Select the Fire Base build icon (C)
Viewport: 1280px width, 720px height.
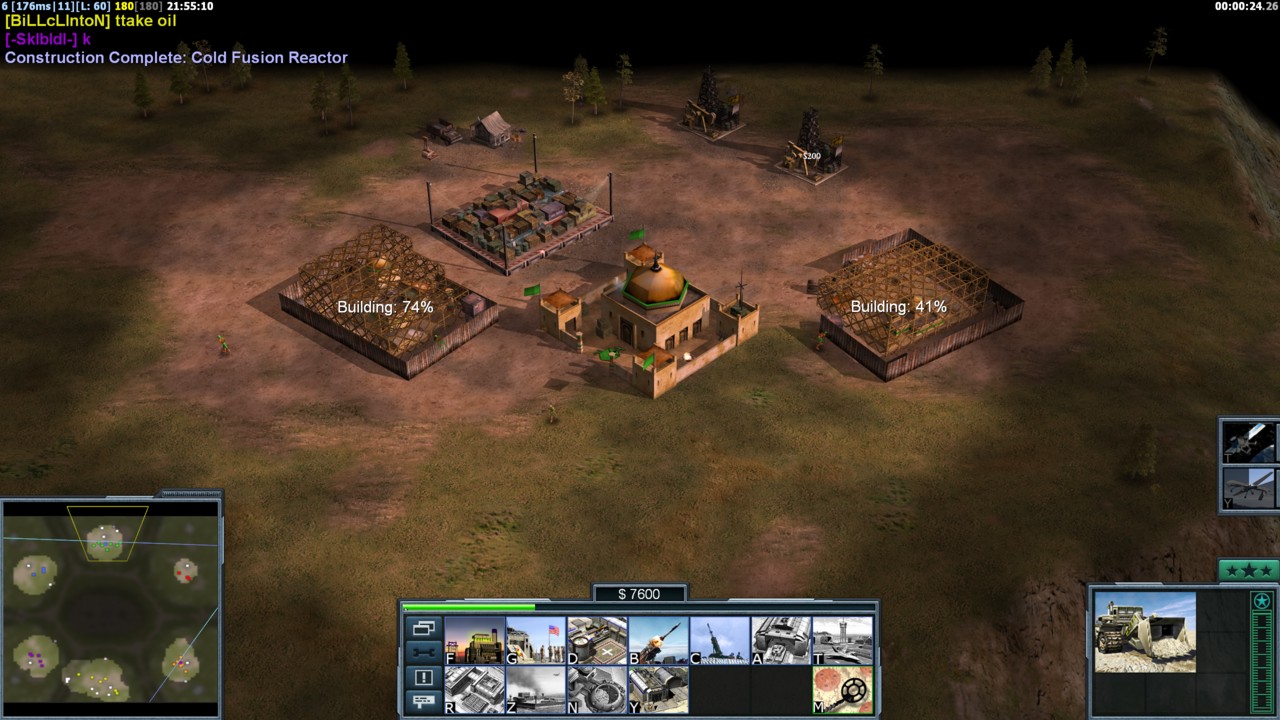coord(719,640)
